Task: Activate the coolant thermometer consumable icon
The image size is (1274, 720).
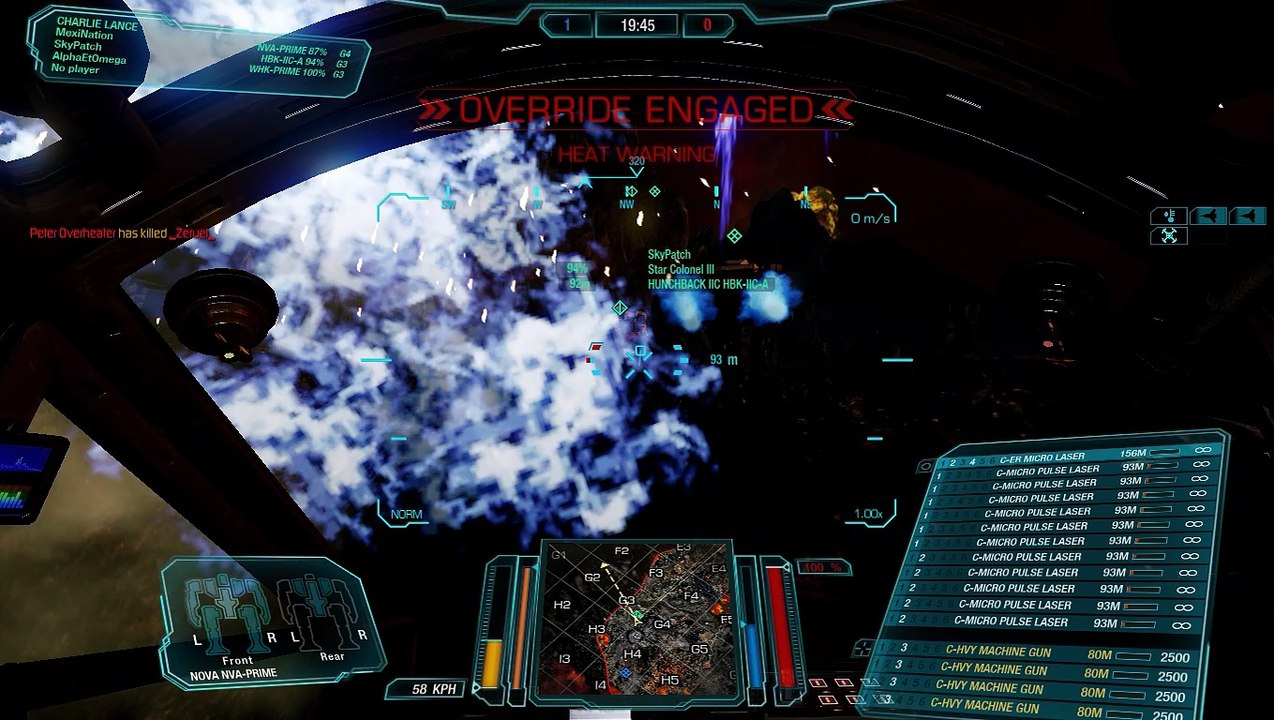Action: [x=1169, y=215]
